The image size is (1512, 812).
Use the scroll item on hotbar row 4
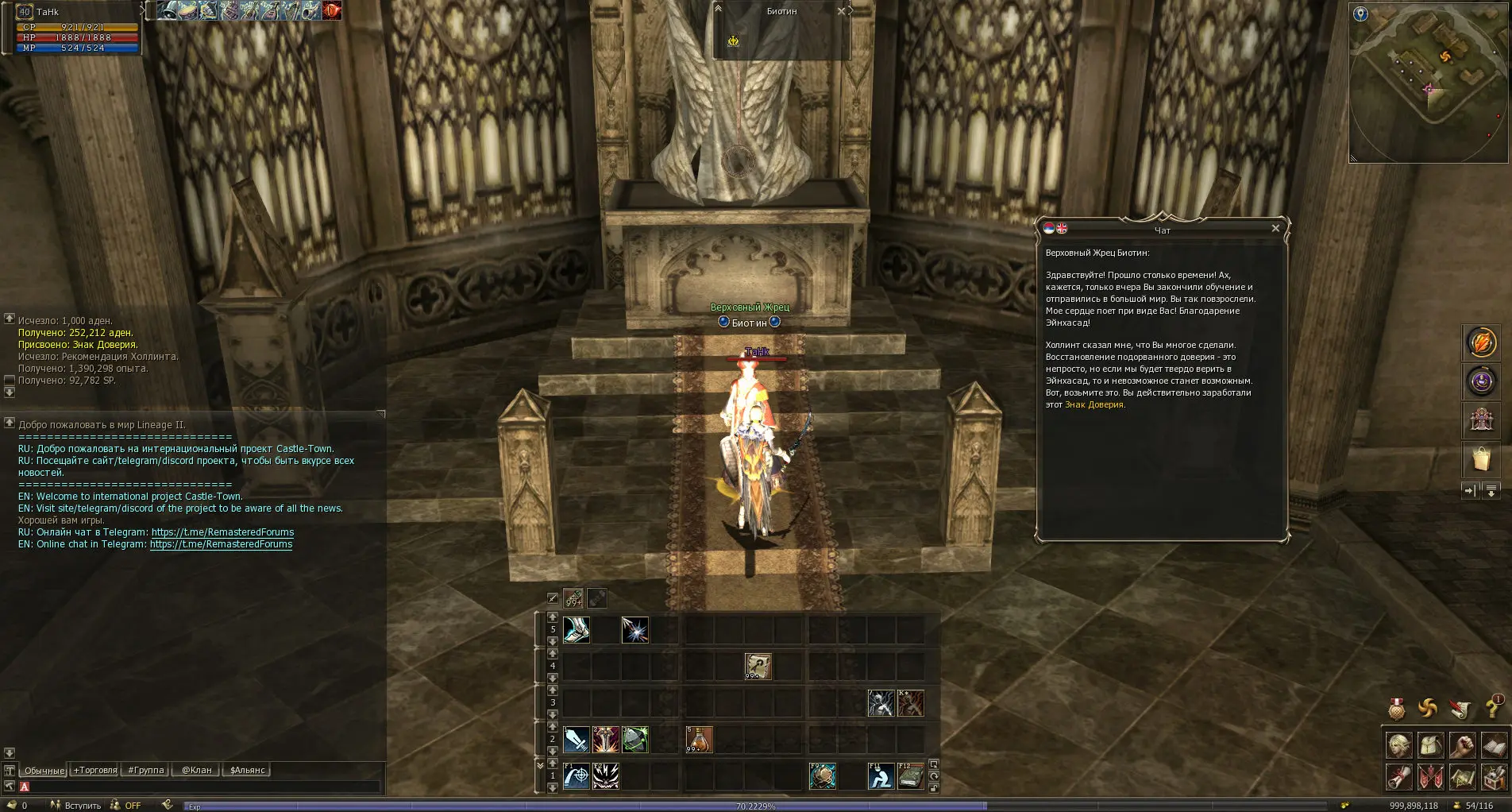[x=758, y=667]
